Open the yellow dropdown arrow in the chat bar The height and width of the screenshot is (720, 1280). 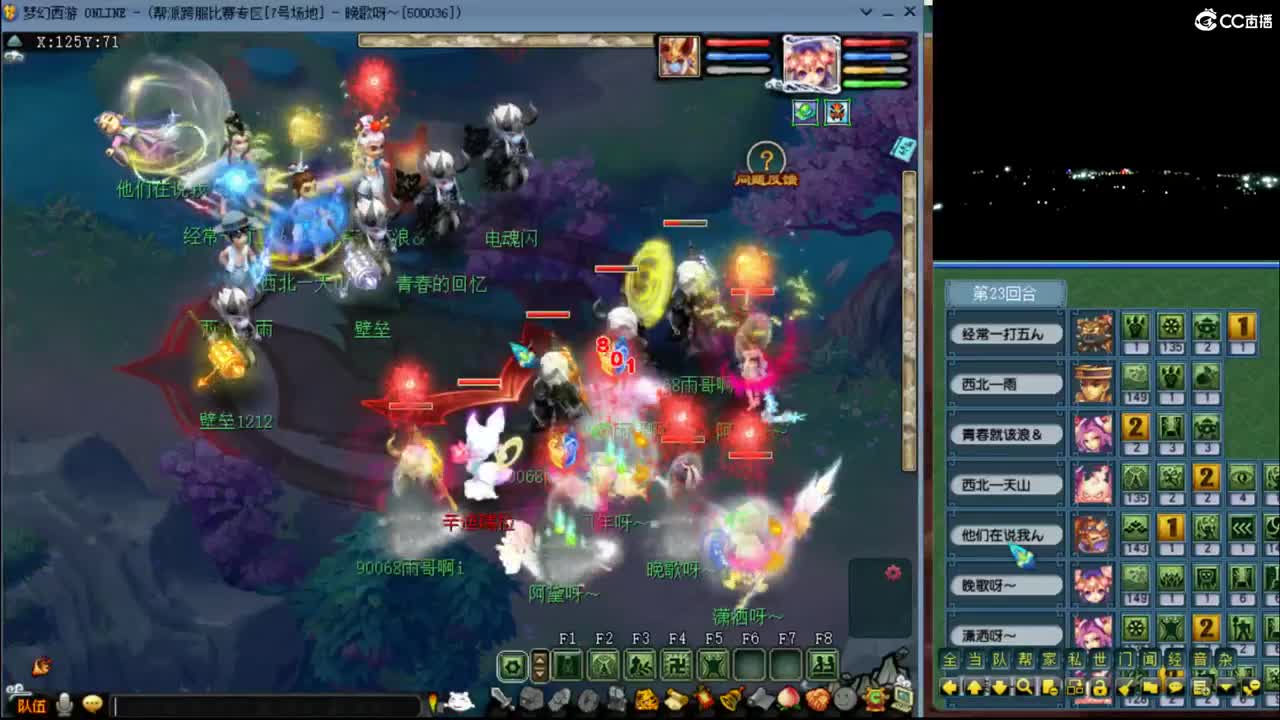pyautogui.click(x=1226, y=687)
